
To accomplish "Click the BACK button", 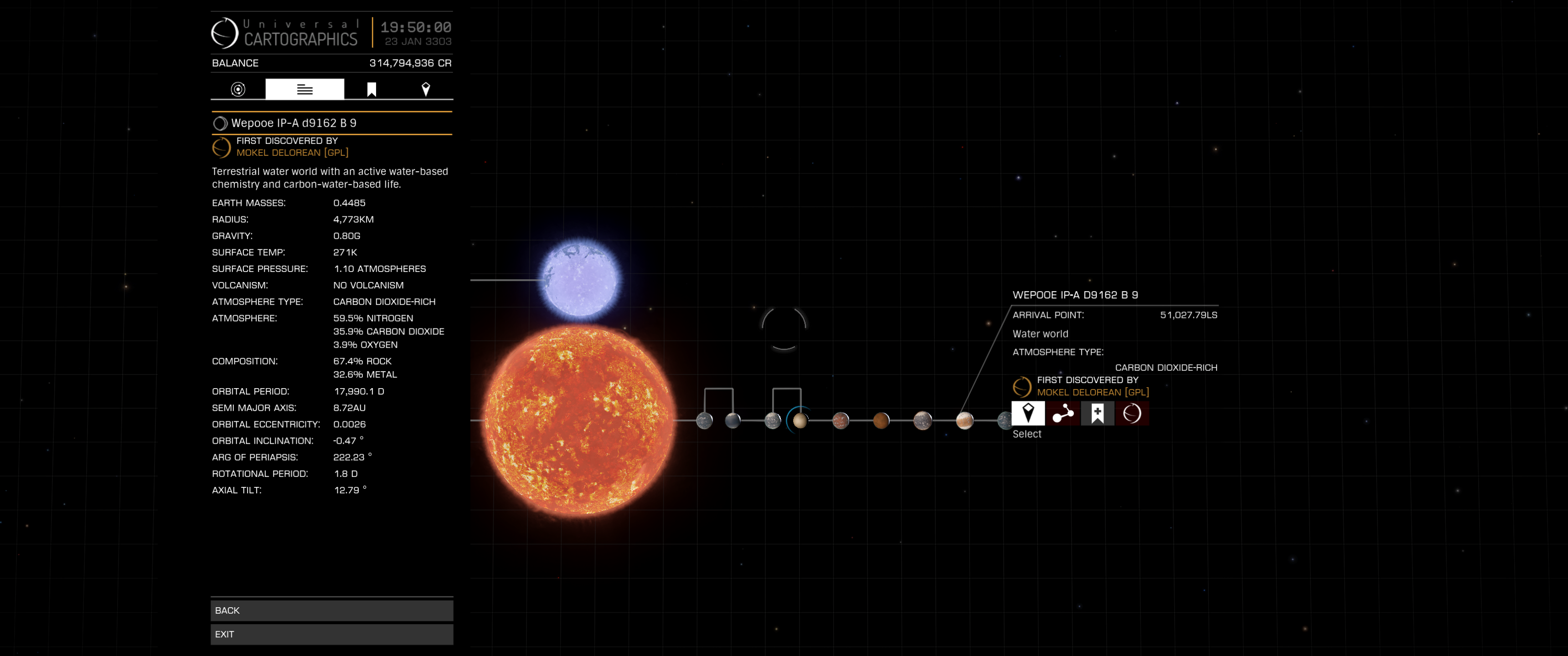I will click(331, 610).
